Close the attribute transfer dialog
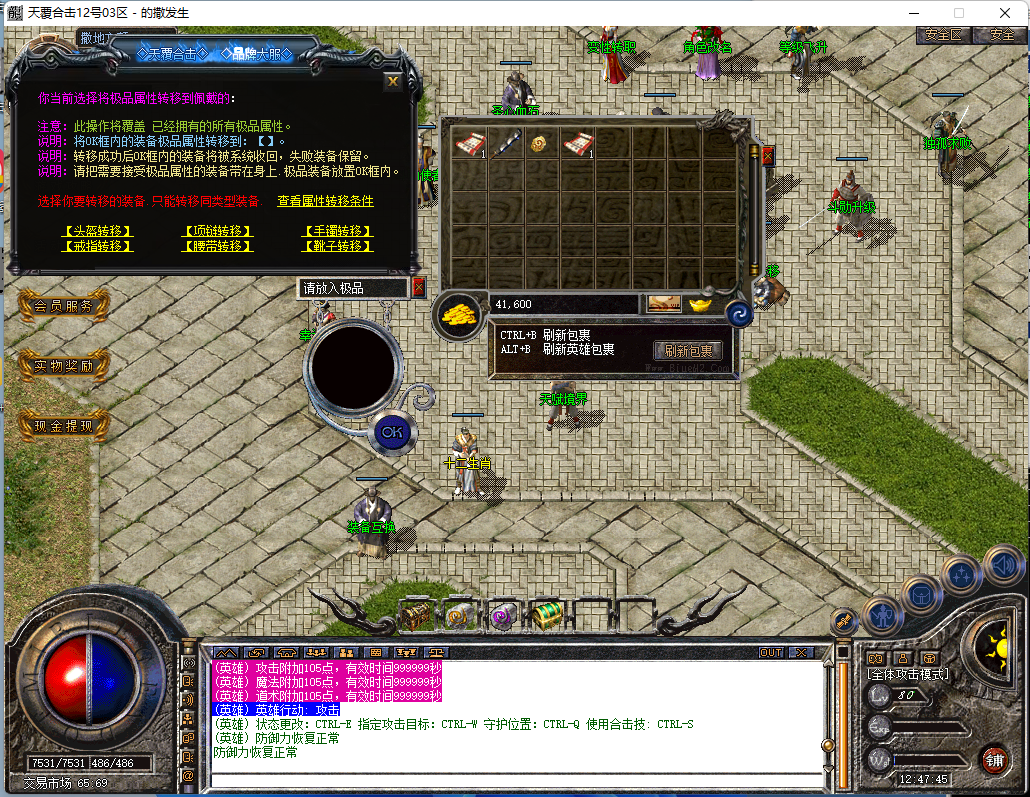The width and height of the screenshot is (1030, 797). [x=393, y=81]
